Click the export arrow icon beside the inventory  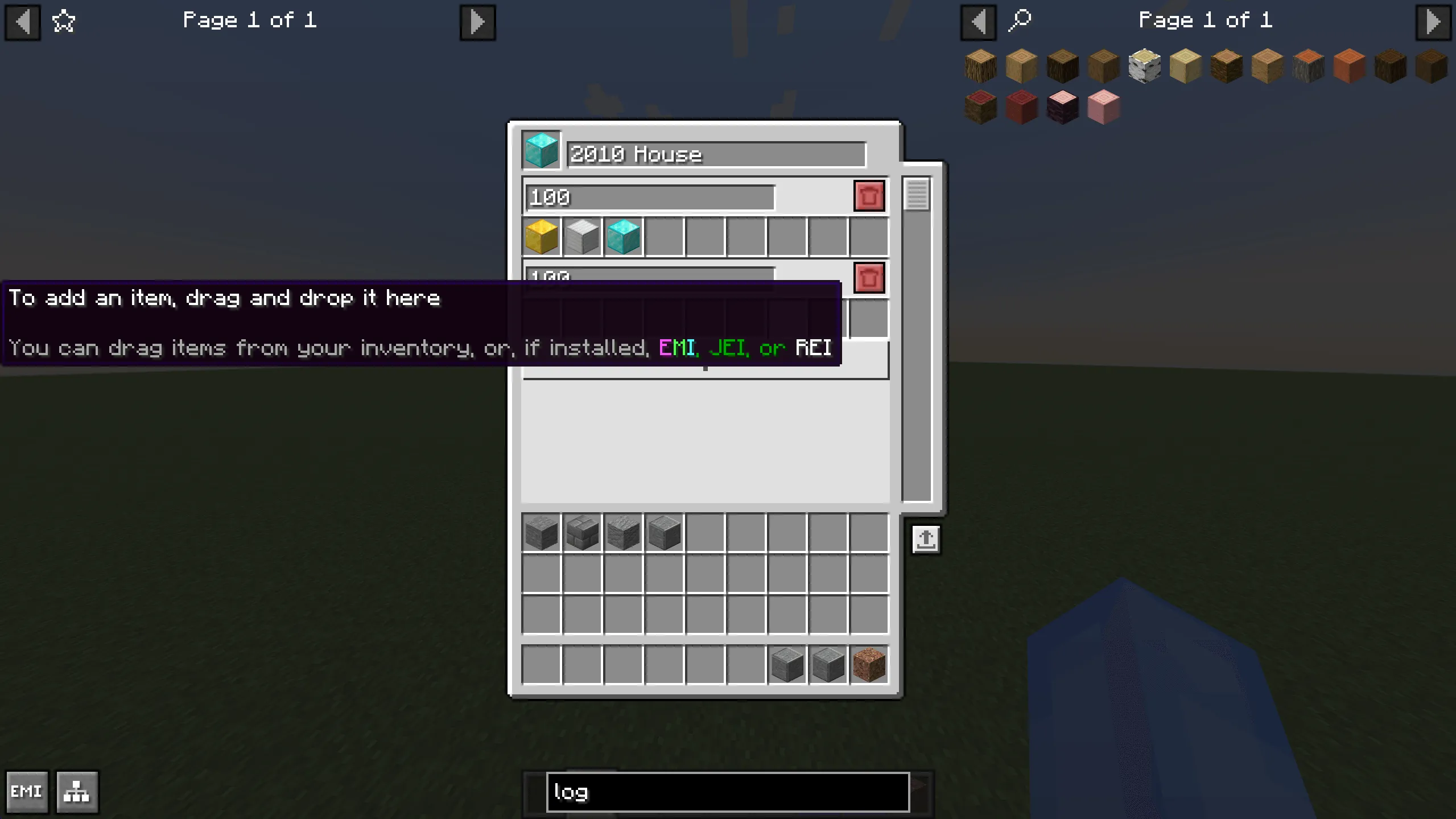click(926, 540)
